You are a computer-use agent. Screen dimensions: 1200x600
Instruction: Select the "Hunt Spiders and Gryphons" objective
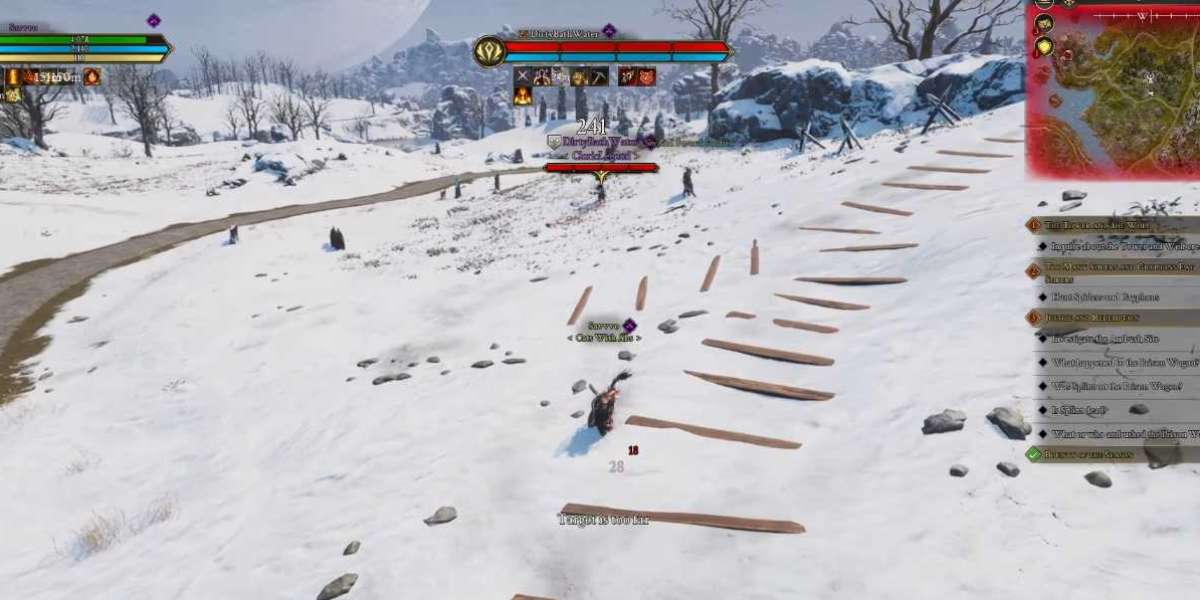1104,297
